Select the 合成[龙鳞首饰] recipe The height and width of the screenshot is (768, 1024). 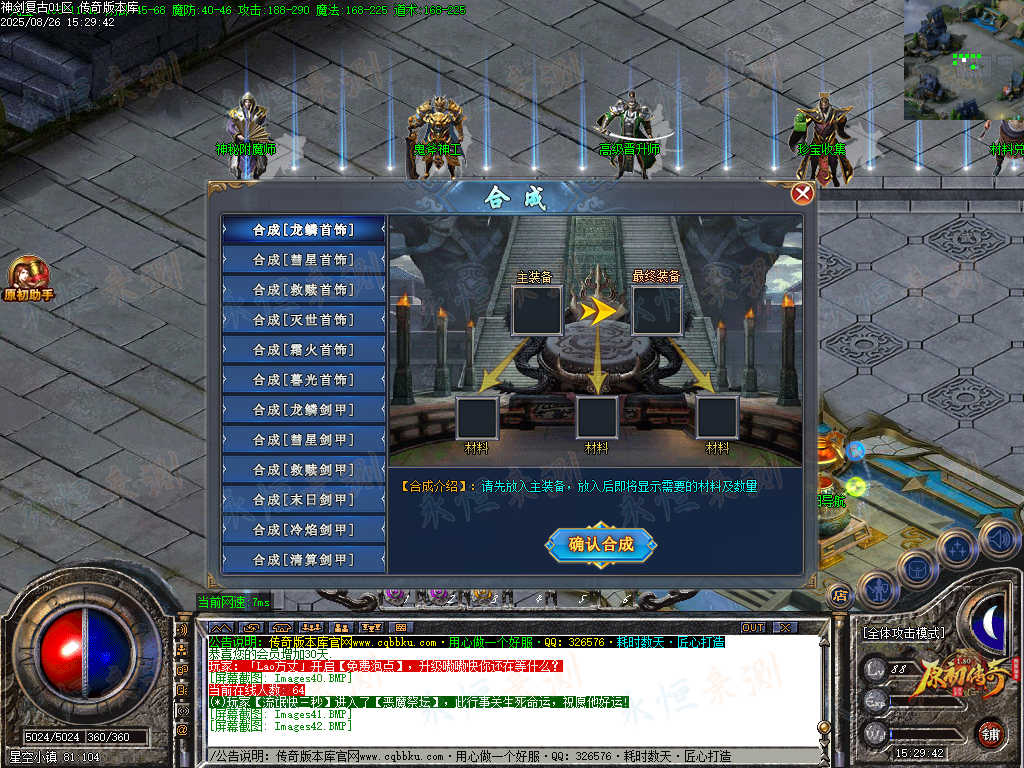[303, 229]
